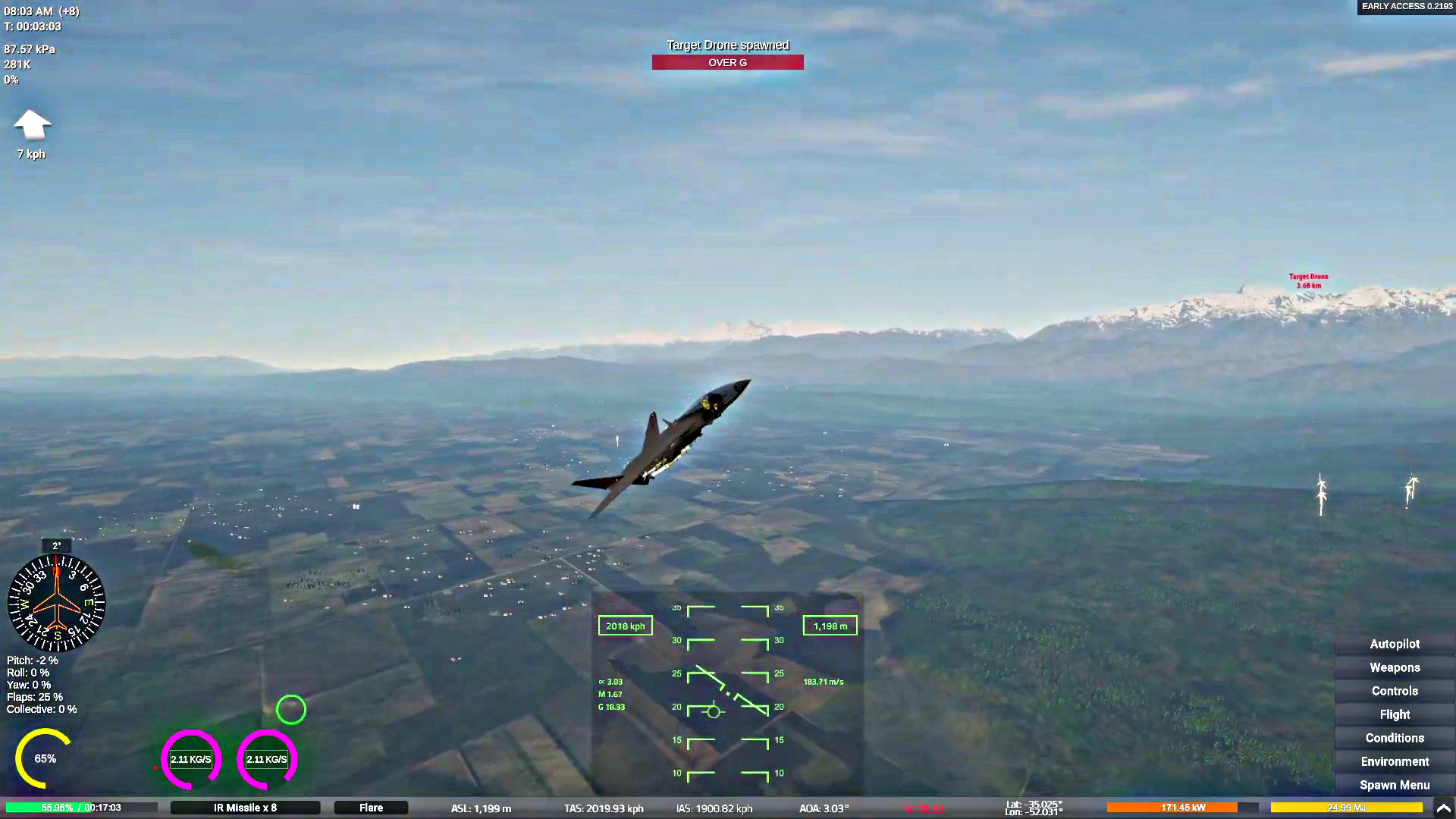Open the Weapons panel

tap(1395, 667)
